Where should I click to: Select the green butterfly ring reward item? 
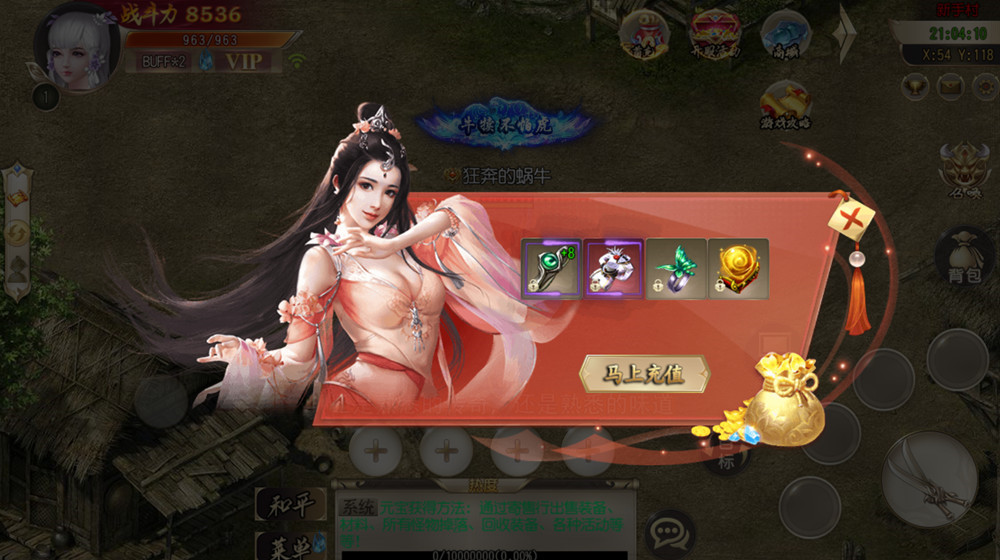click(x=676, y=268)
